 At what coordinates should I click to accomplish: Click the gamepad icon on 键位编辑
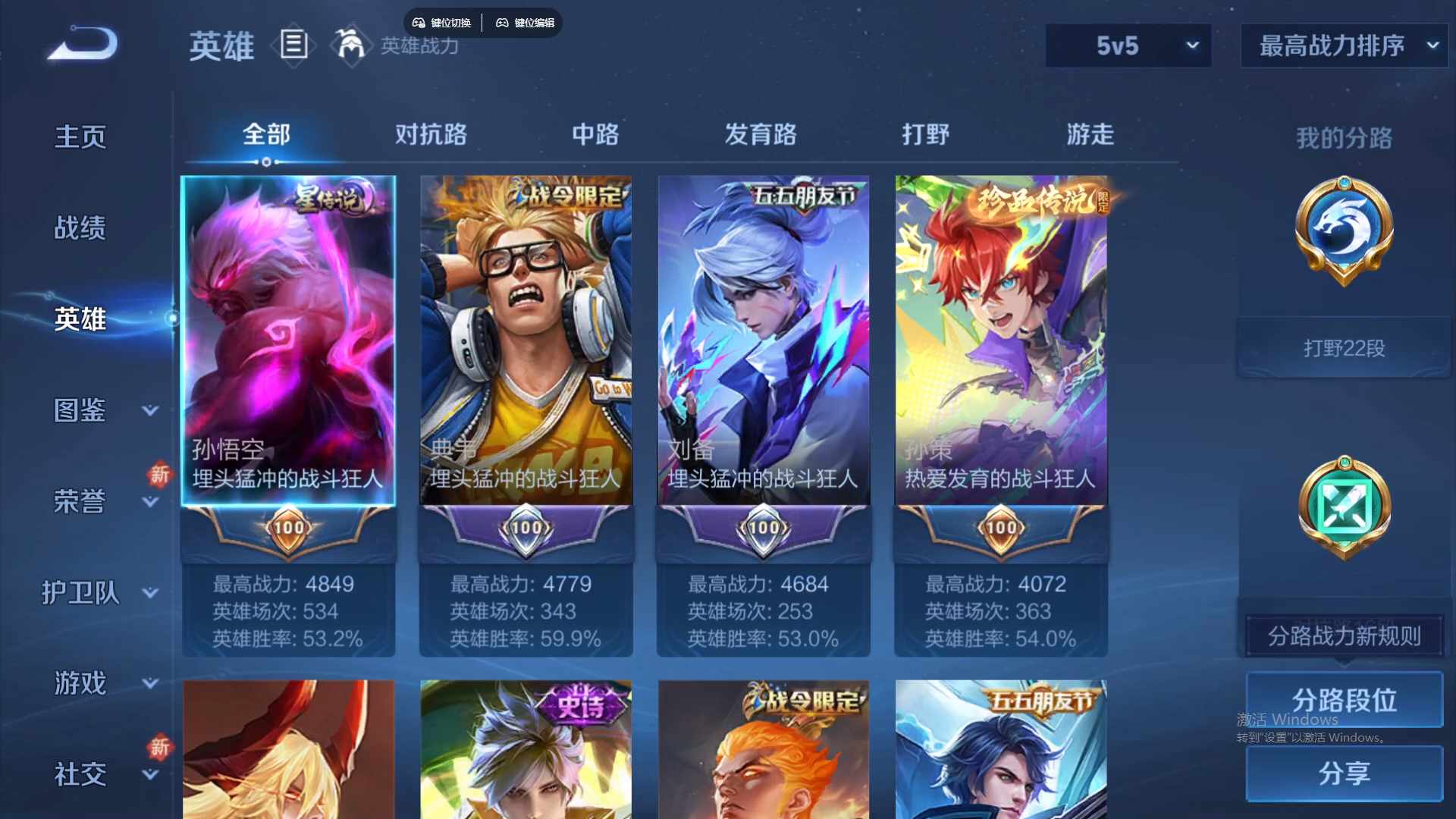coord(503,23)
